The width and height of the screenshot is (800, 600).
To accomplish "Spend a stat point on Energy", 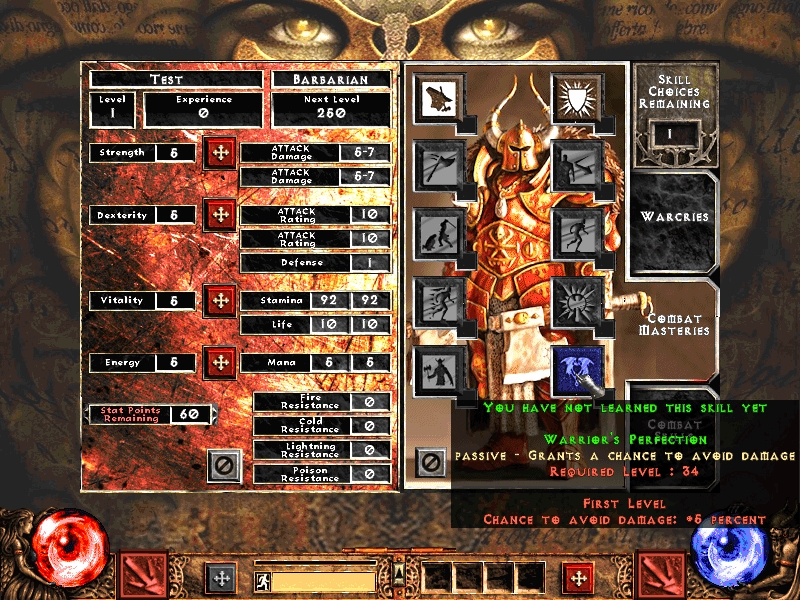I will click(x=220, y=362).
